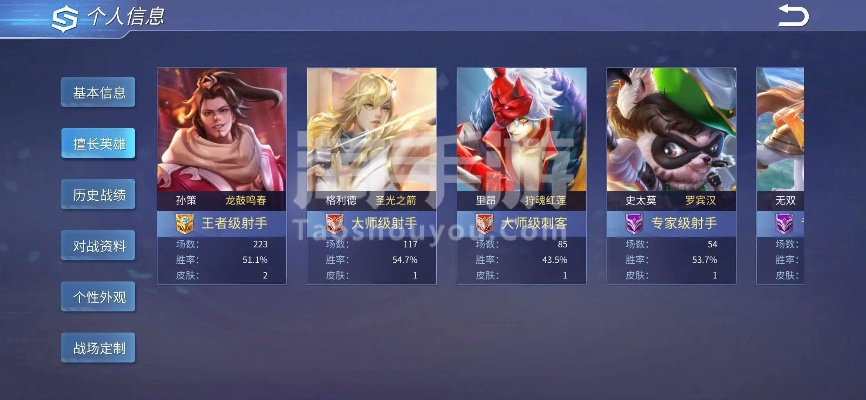Show the 历史战绩 tab
The width and height of the screenshot is (866, 400).
98,195
